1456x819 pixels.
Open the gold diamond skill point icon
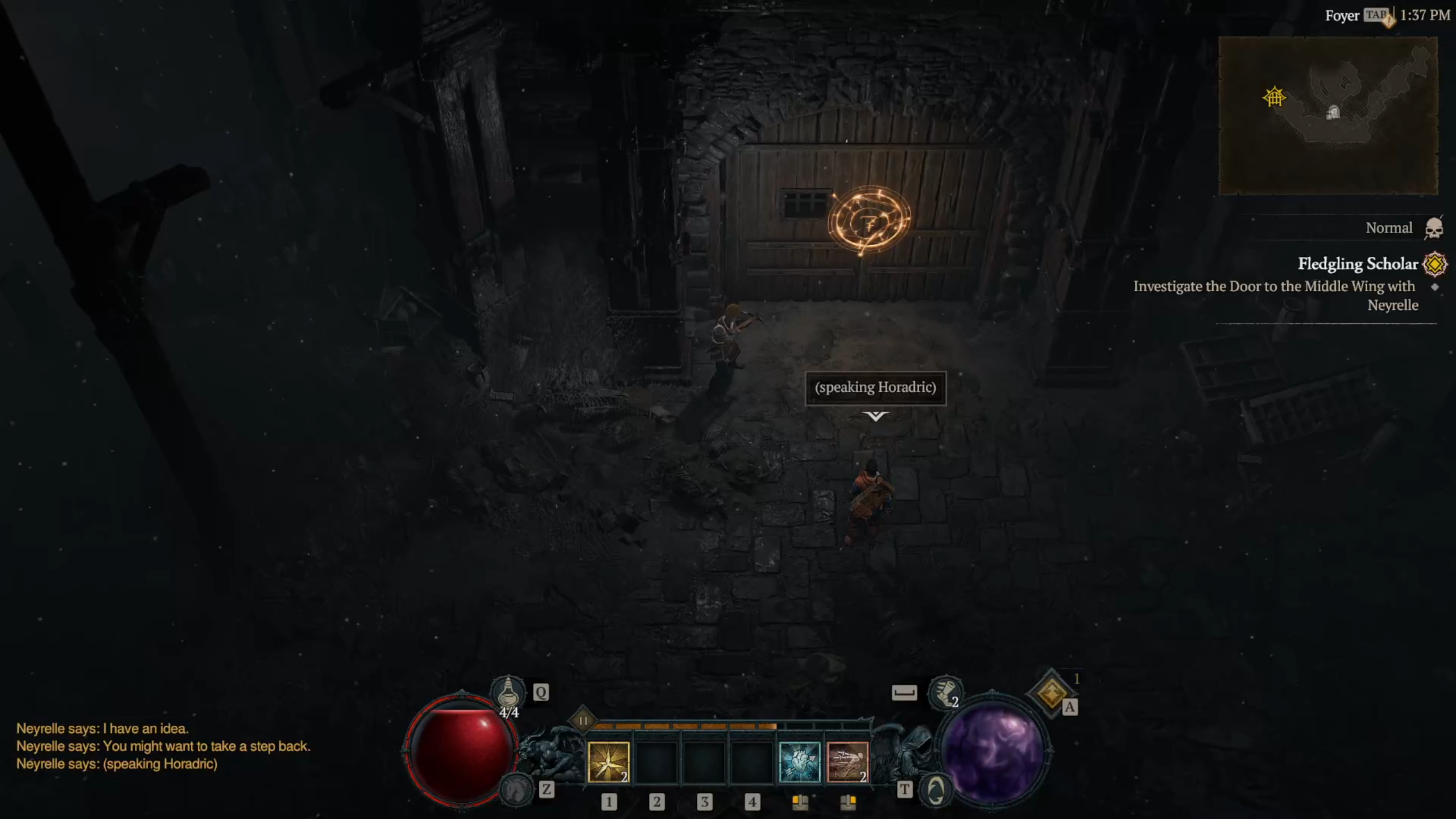tap(1050, 693)
